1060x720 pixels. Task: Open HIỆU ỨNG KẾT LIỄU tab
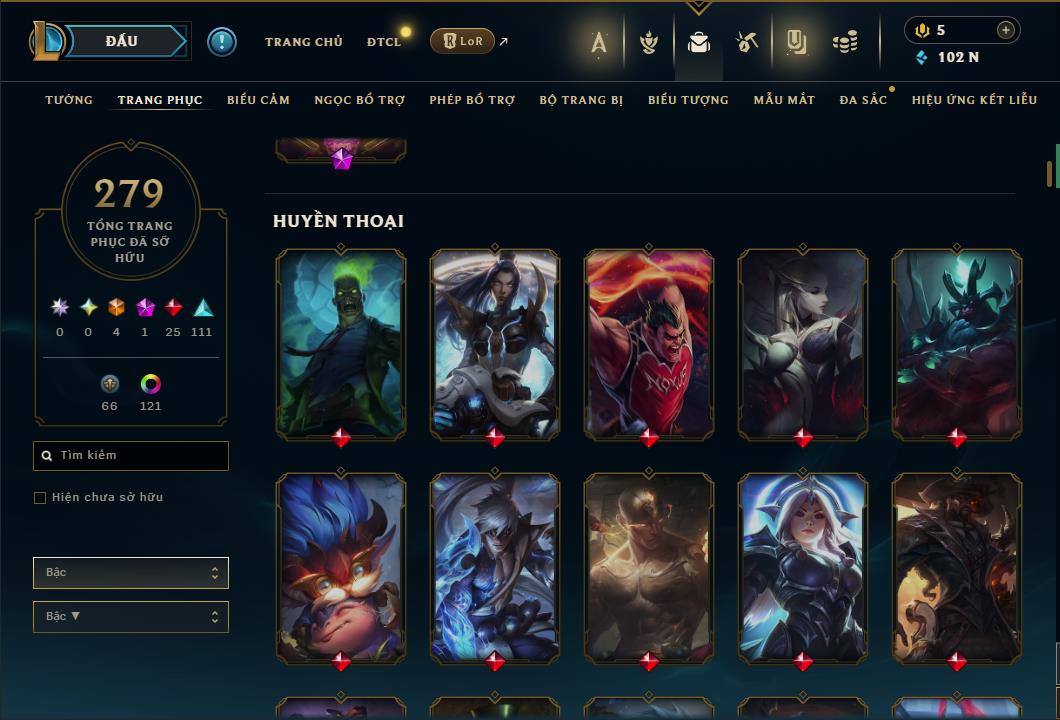(973, 100)
